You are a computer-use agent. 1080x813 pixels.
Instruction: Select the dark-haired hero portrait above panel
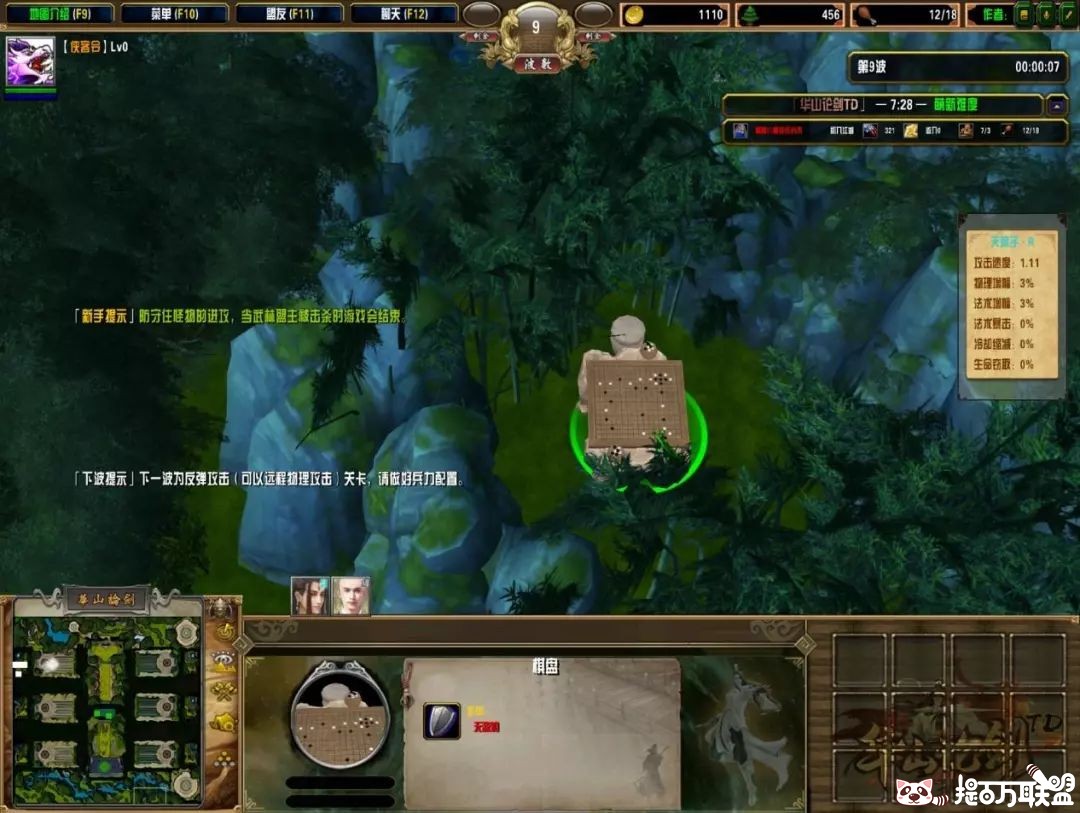[309, 596]
